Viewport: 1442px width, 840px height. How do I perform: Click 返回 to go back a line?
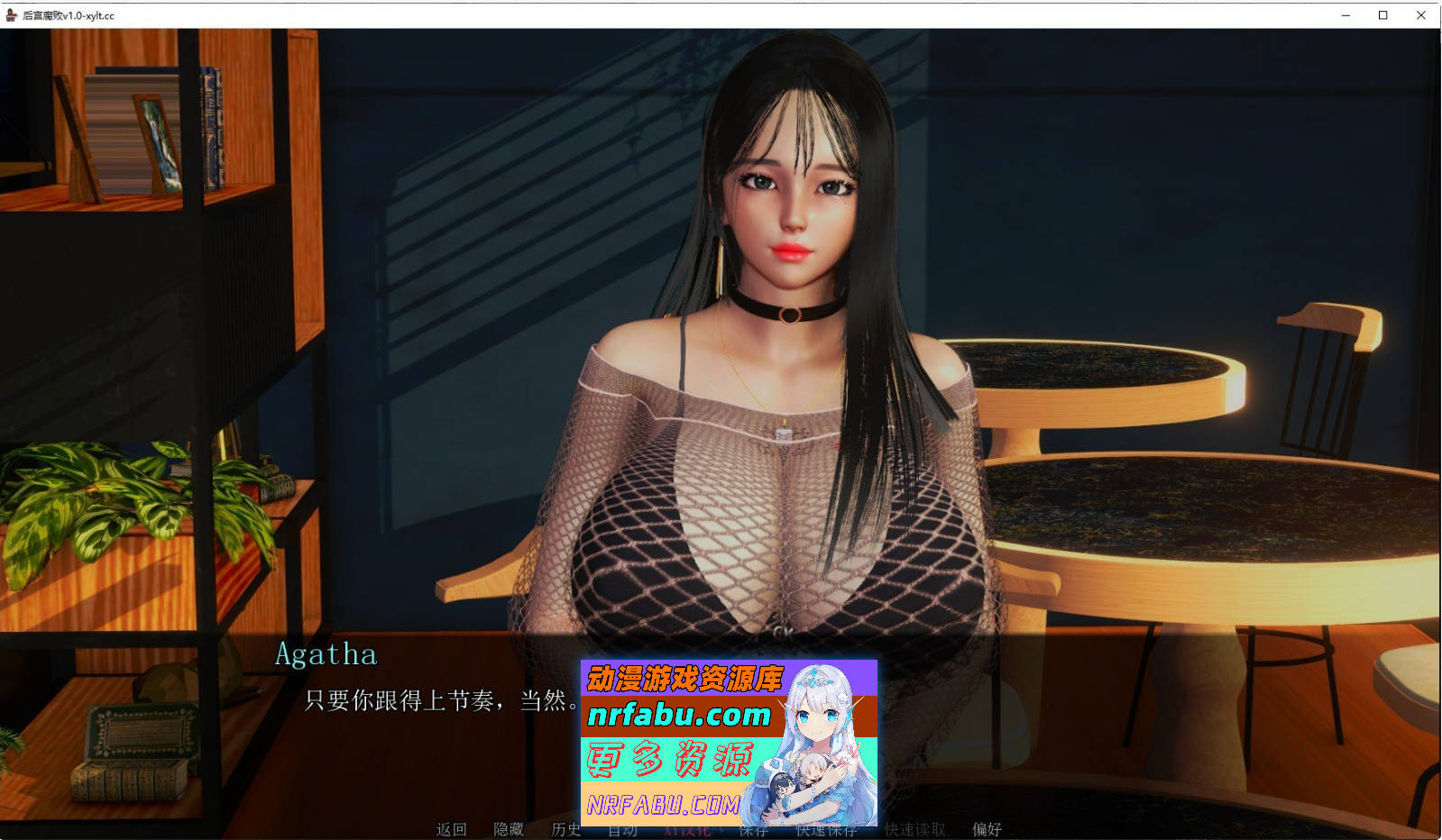point(451,830)
